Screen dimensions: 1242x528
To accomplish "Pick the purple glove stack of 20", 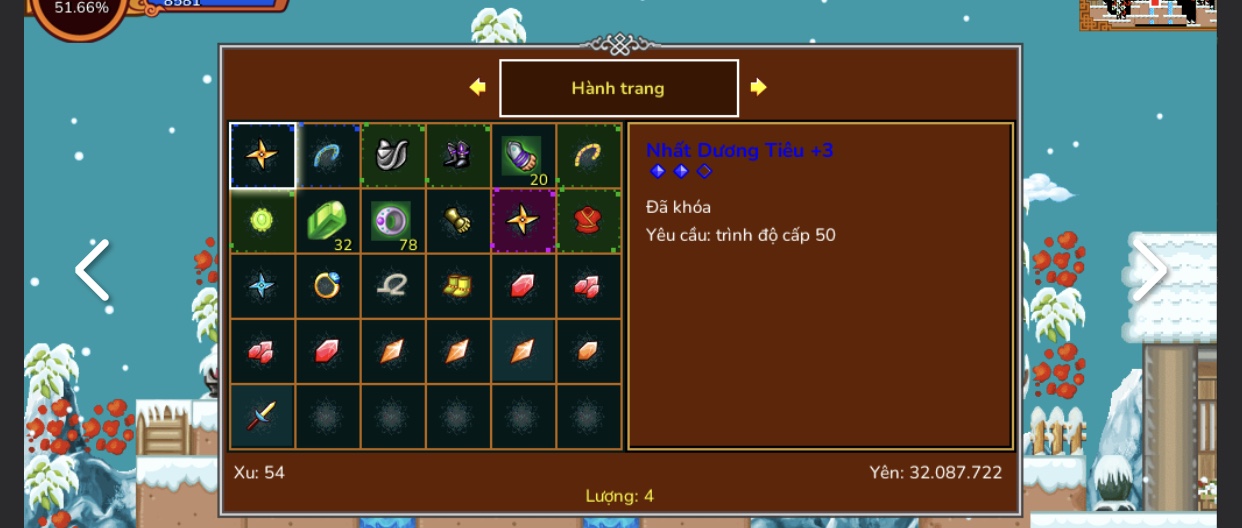I will click(x=522, y=155).
